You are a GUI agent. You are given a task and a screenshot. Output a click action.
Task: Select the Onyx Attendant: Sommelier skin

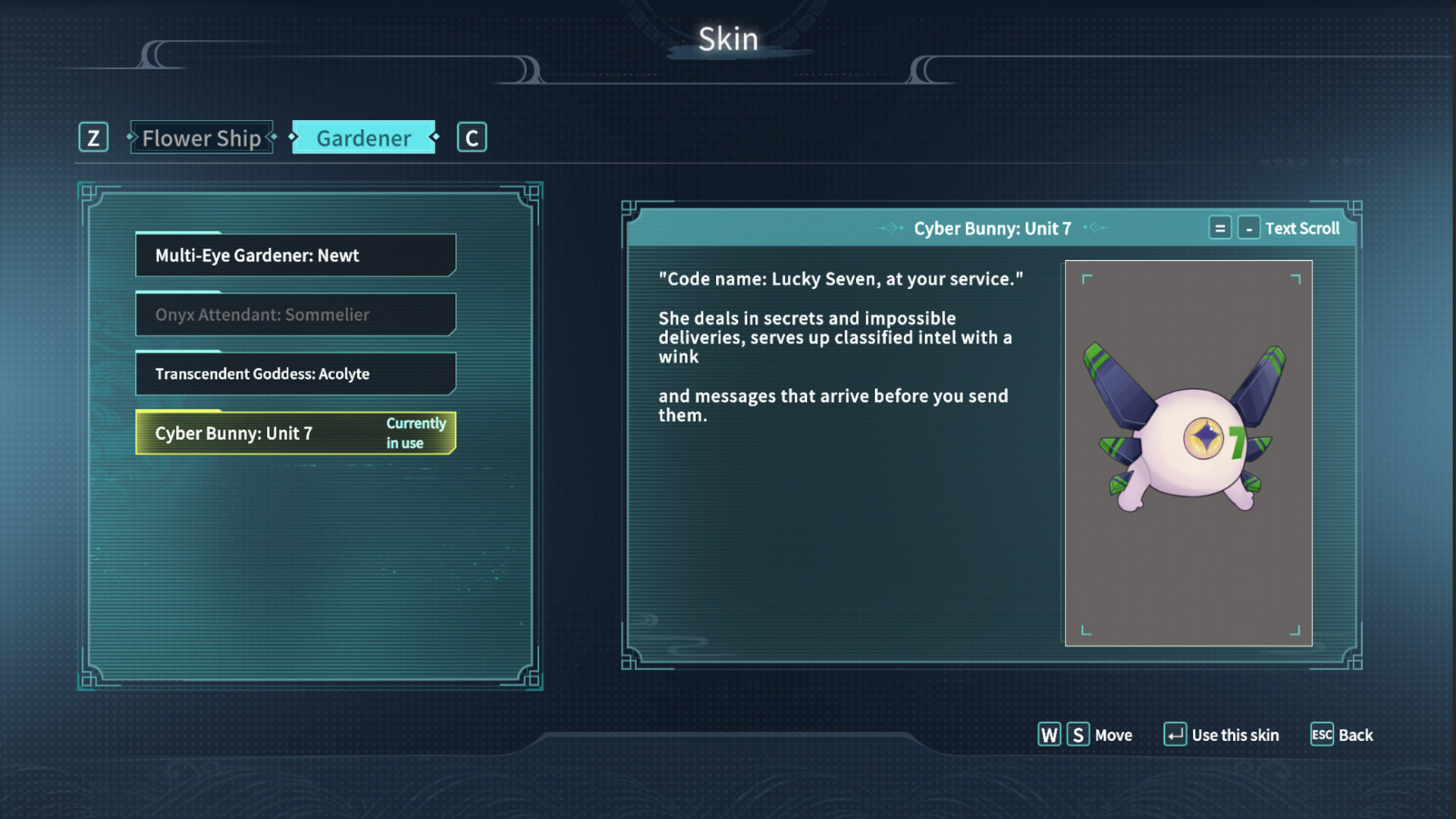296,315
